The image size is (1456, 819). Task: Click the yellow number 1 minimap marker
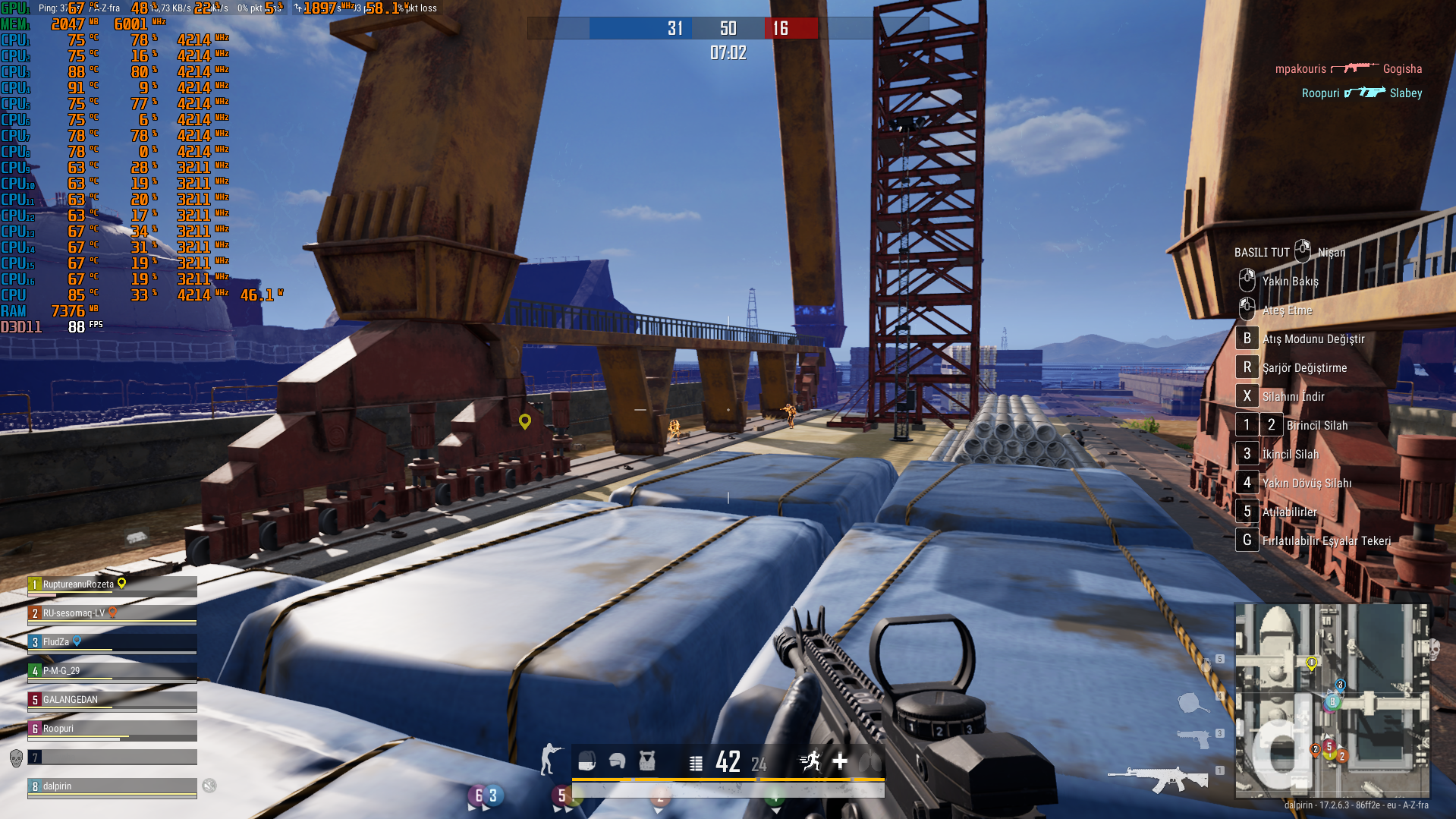[x=1311, y=663]
